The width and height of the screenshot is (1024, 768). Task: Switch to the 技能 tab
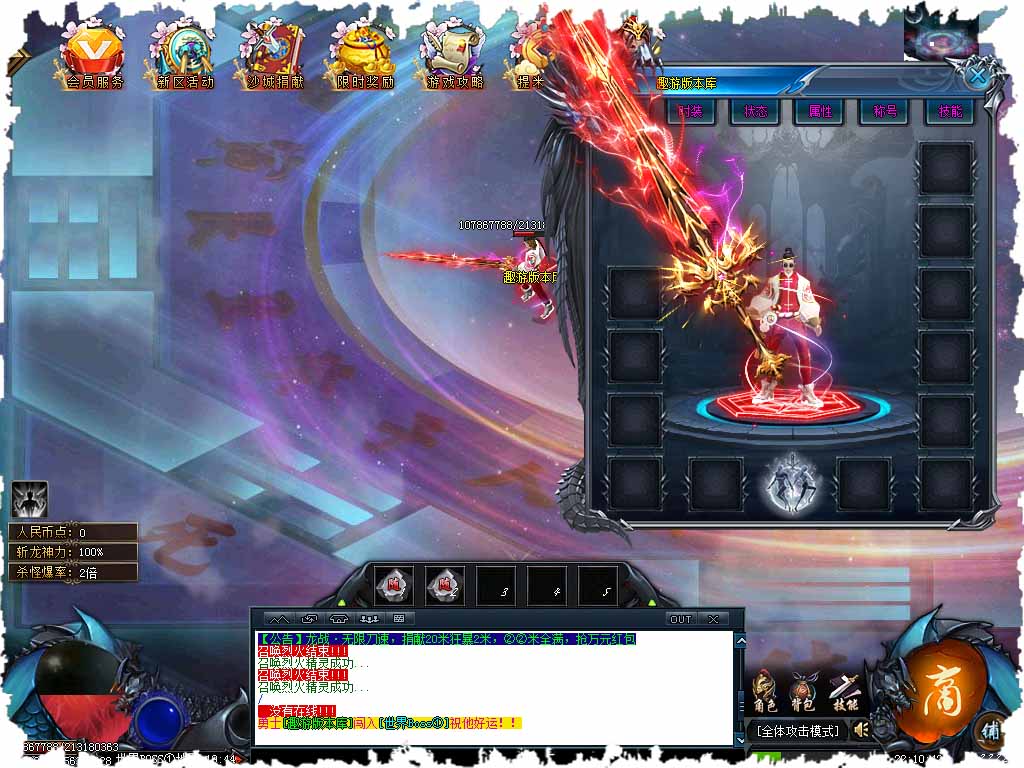click(948, 111)
